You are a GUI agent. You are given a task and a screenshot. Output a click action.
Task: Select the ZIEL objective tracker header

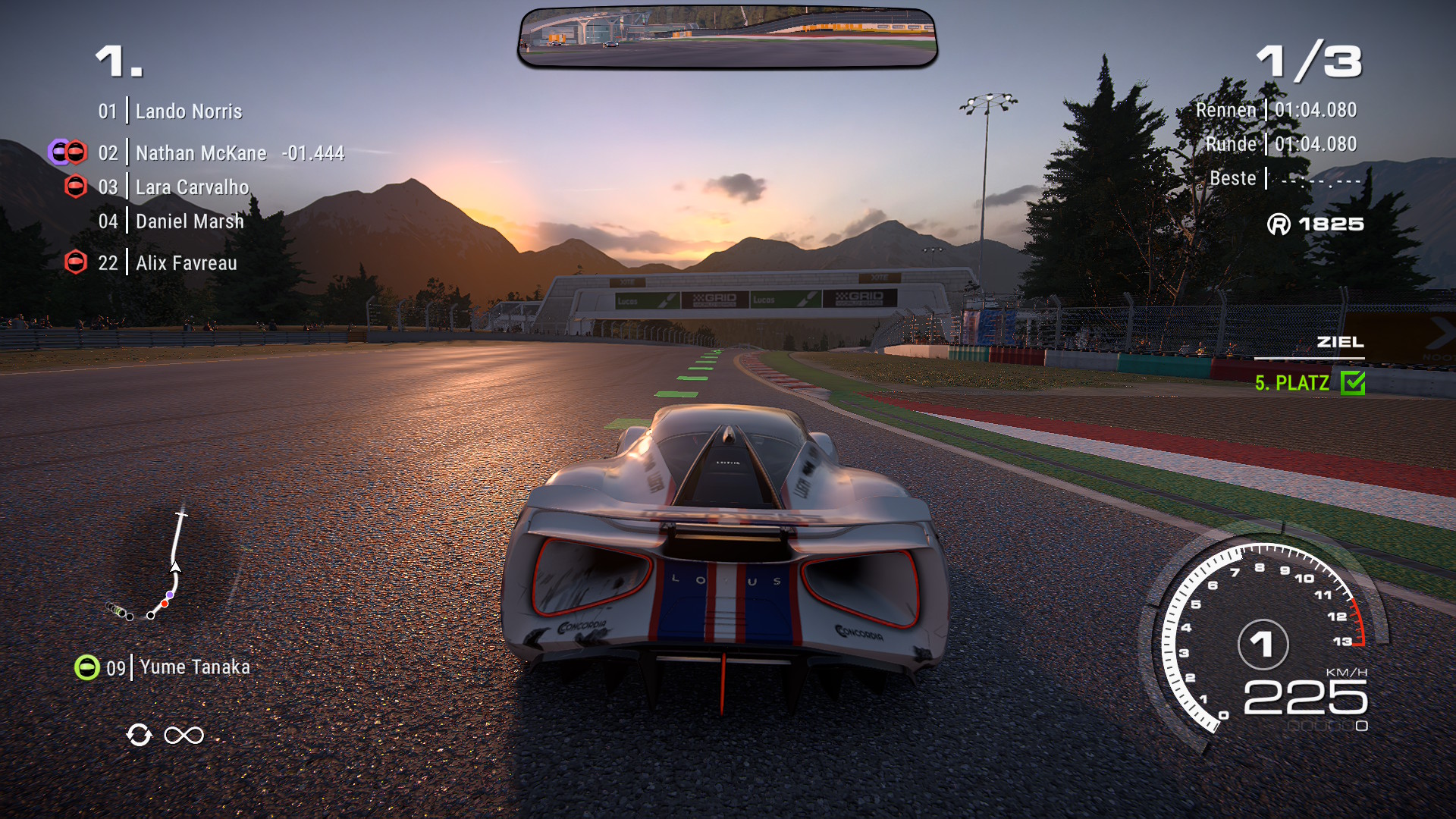pos(1340,342)
